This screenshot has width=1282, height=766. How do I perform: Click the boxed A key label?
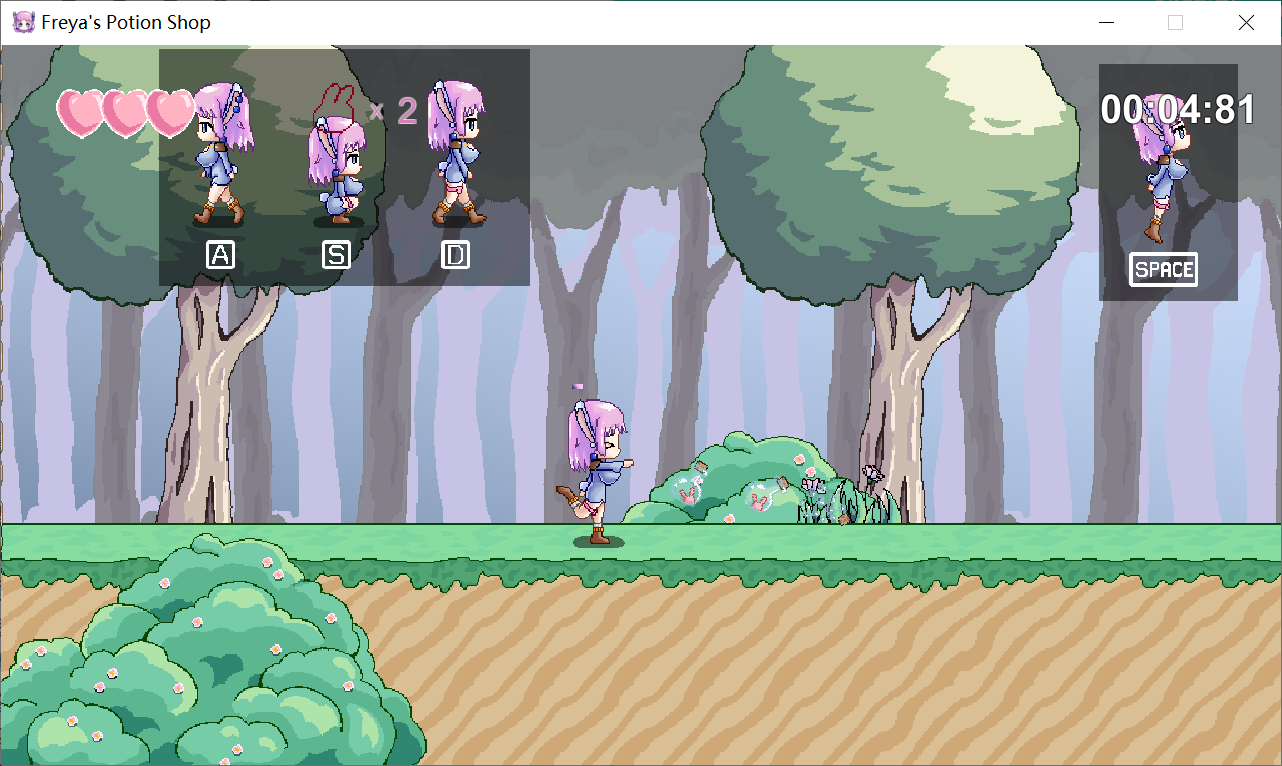click(219, 254)
